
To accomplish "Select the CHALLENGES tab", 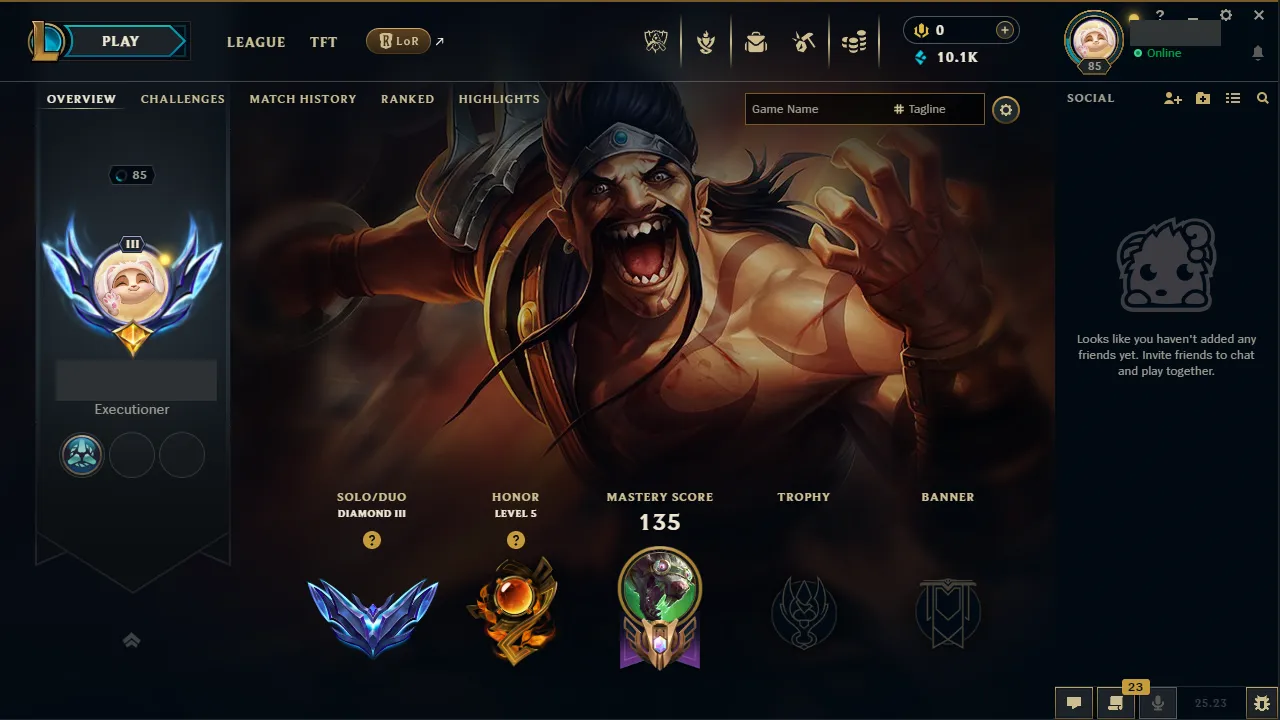I will (x=182, y=98).
